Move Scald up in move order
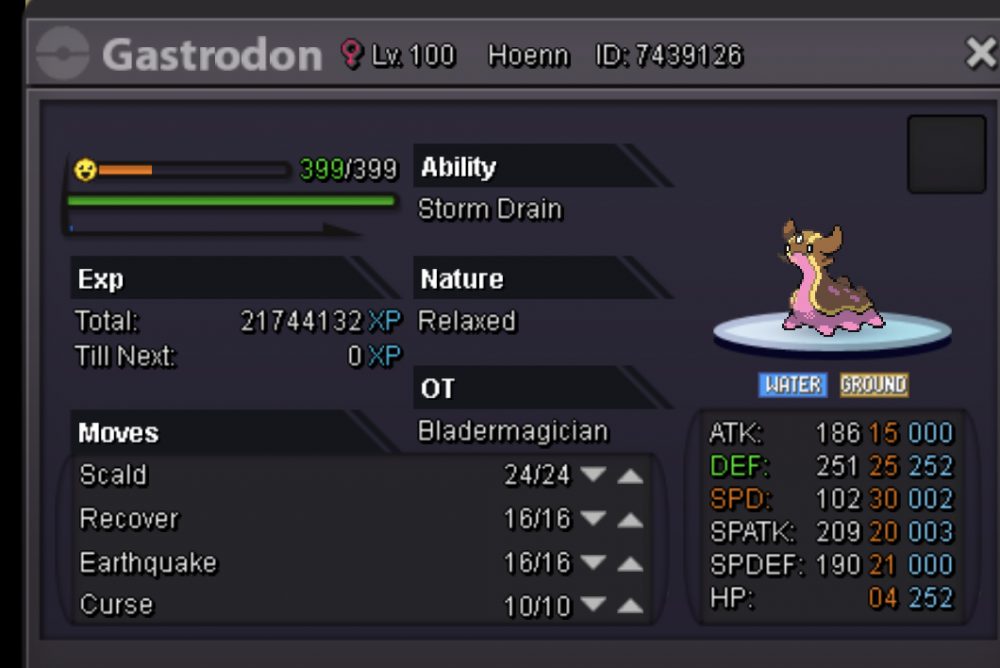 coord(630,474)
